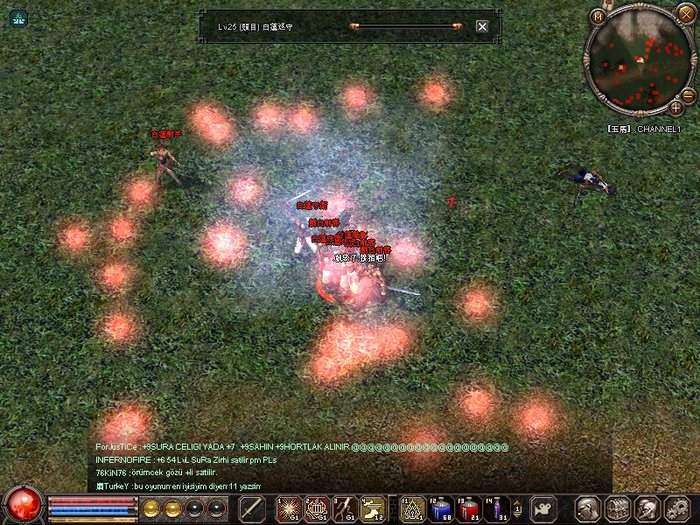Click the green buff icon in the top-left corner
Screen dimensions: 700x525
coord(18,19)
